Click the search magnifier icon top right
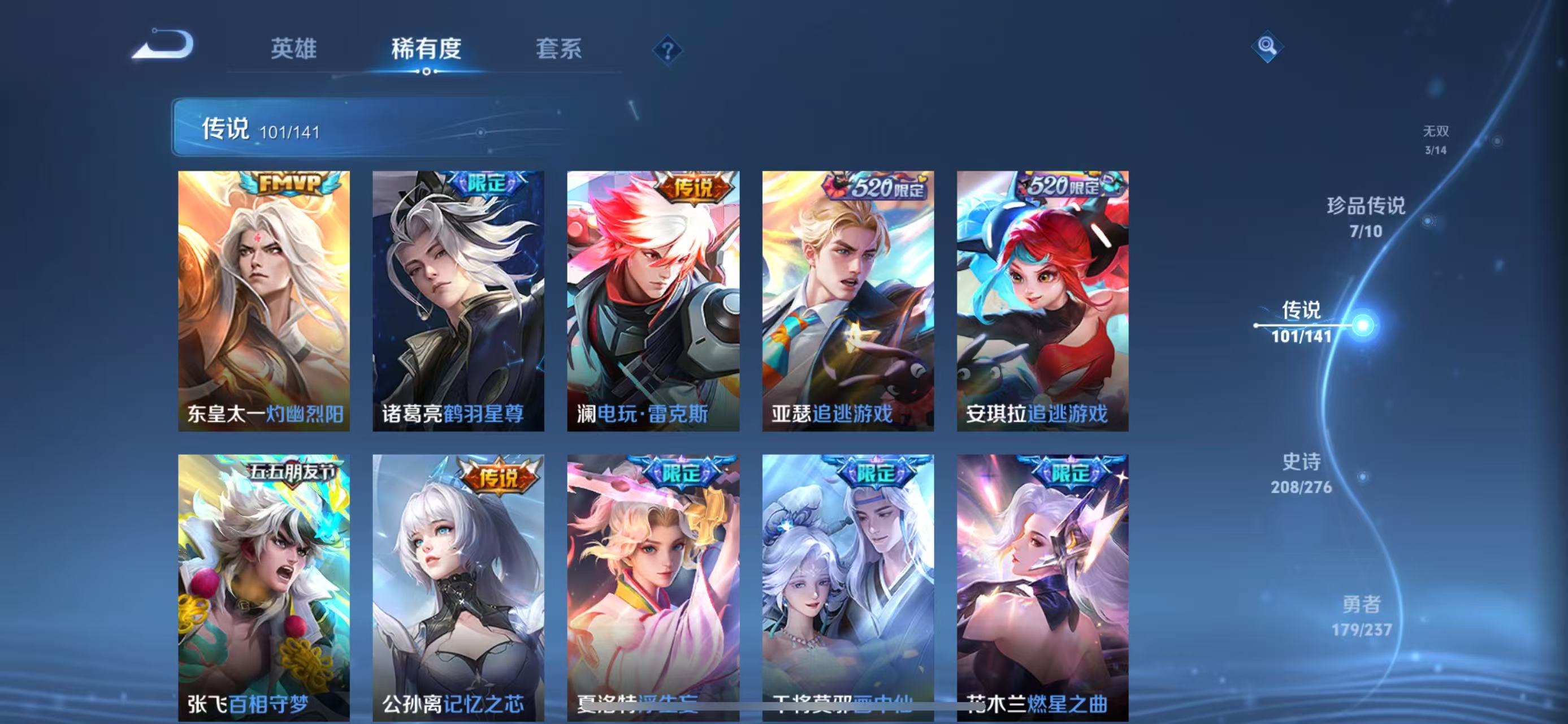 (x=1267, y=45)
